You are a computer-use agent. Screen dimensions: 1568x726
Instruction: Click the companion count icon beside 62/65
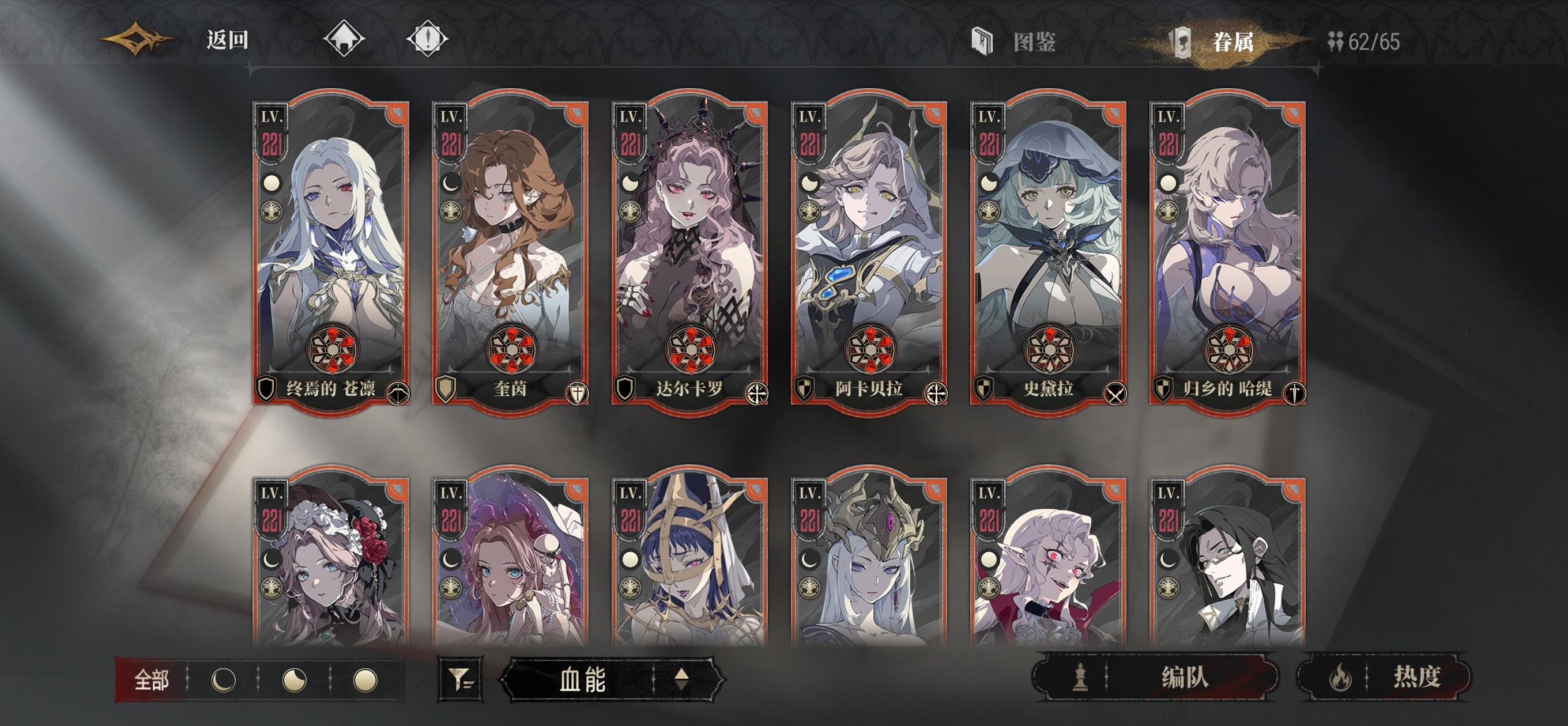[x=1337, y=42]
